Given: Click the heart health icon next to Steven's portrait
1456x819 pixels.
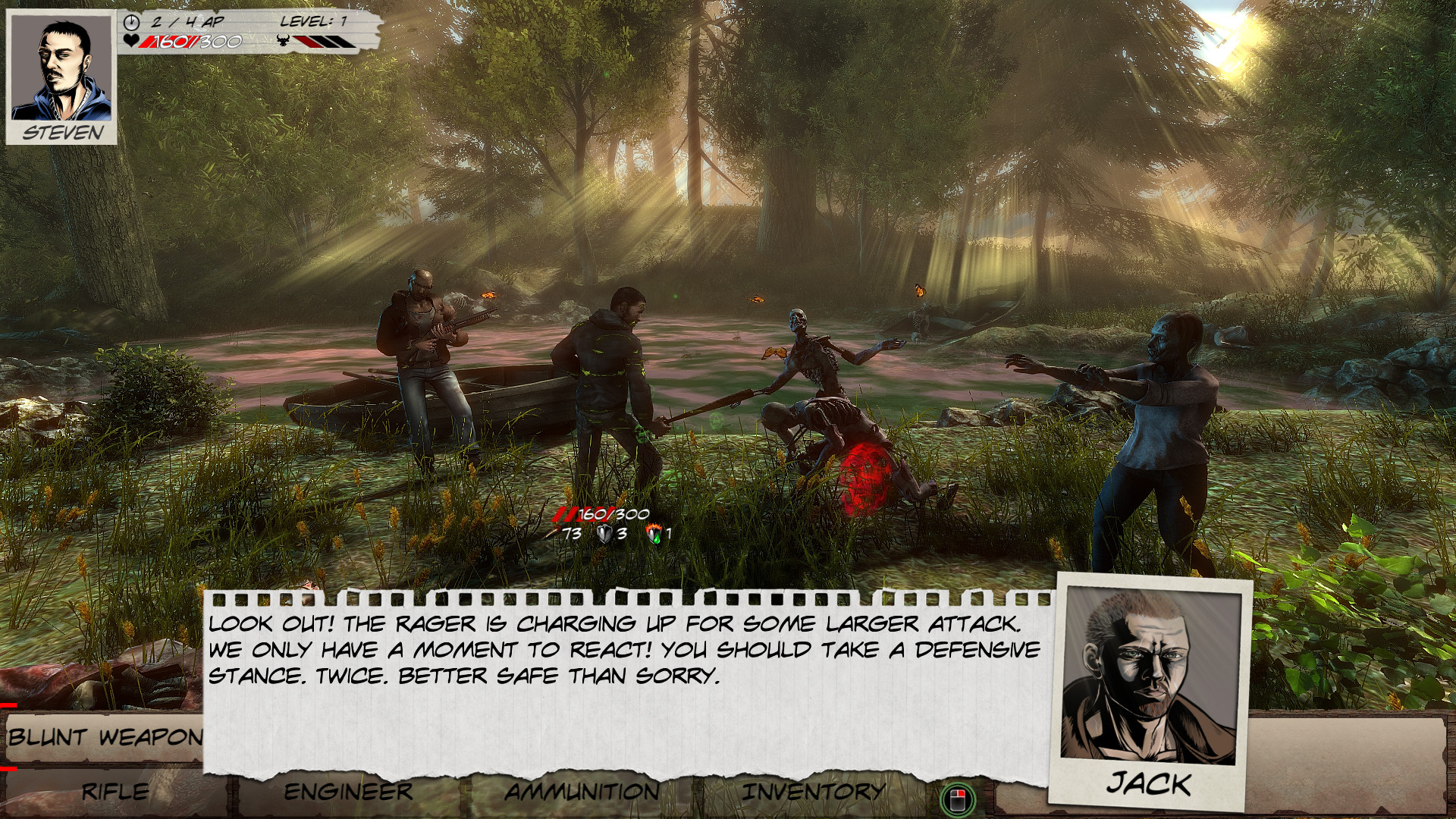Looking at the screenshot, I should tap(130, 42).
